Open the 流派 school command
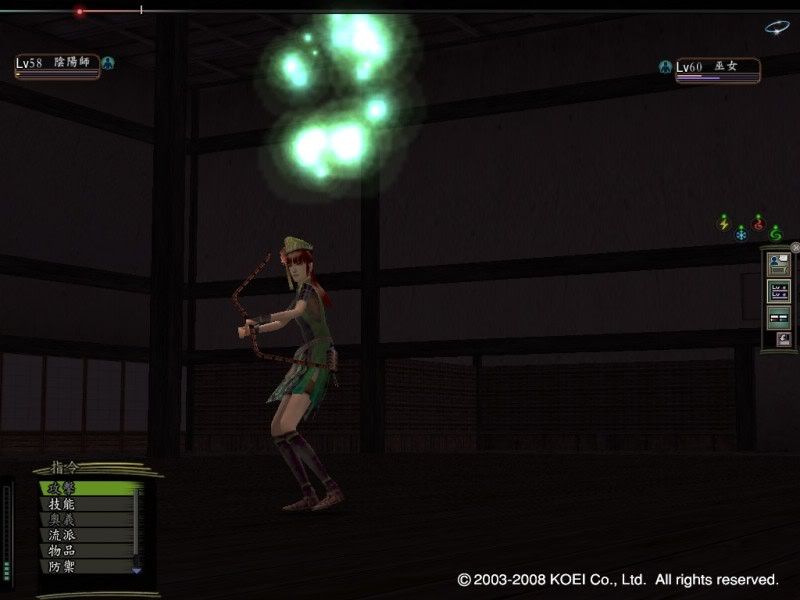 click(86, 535)
